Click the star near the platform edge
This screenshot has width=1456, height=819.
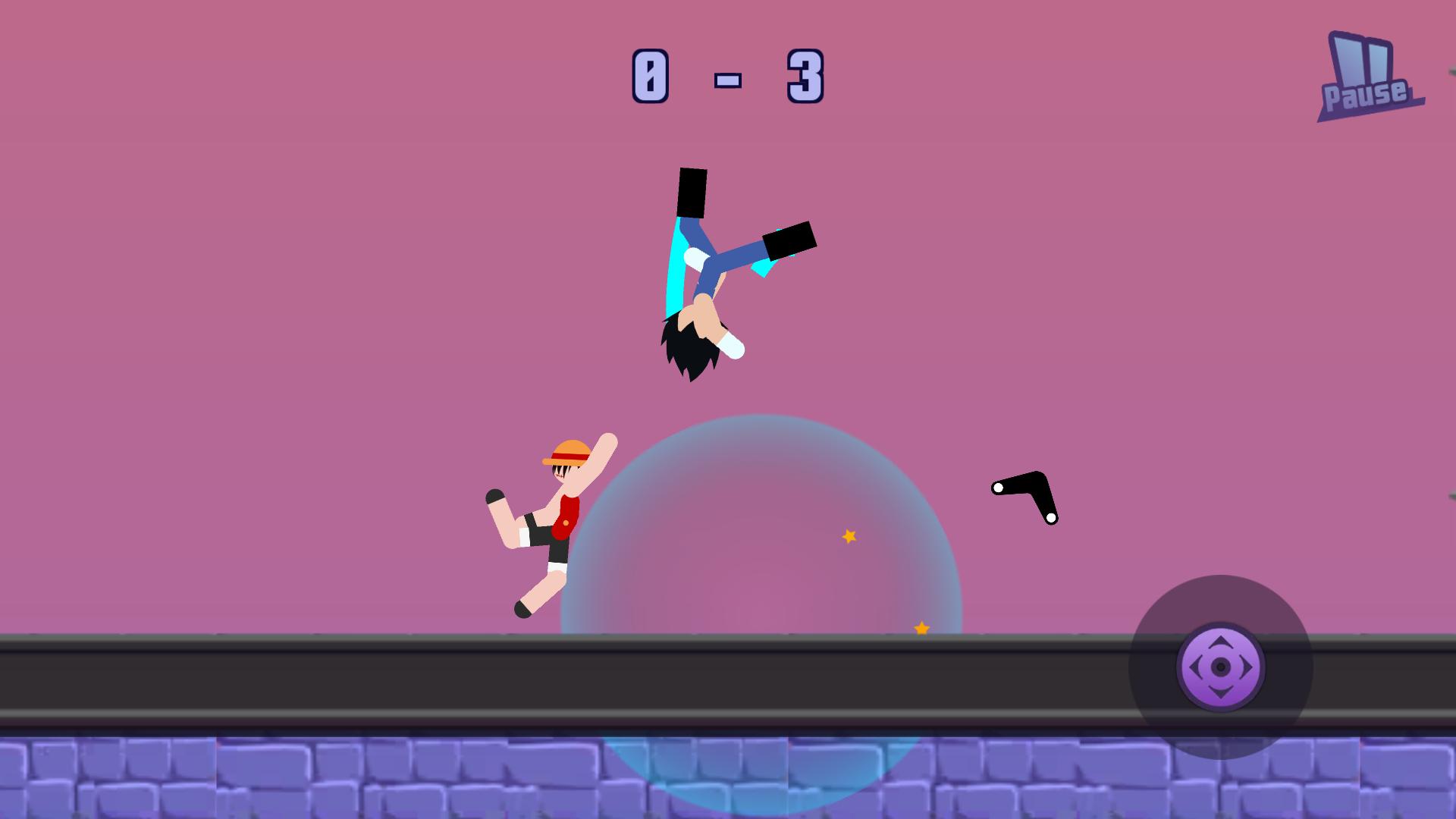[921, 628]
